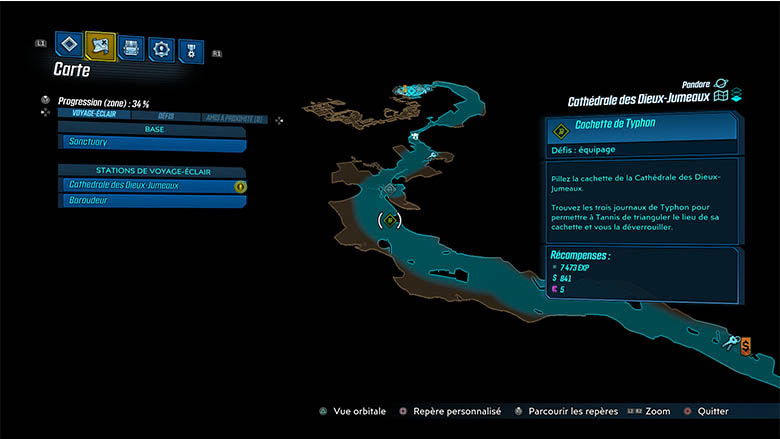The width and height of the screenshot is (780, 439).
Task: Click the stacked layers icon beside zone name
Action: tap(735, 96)
